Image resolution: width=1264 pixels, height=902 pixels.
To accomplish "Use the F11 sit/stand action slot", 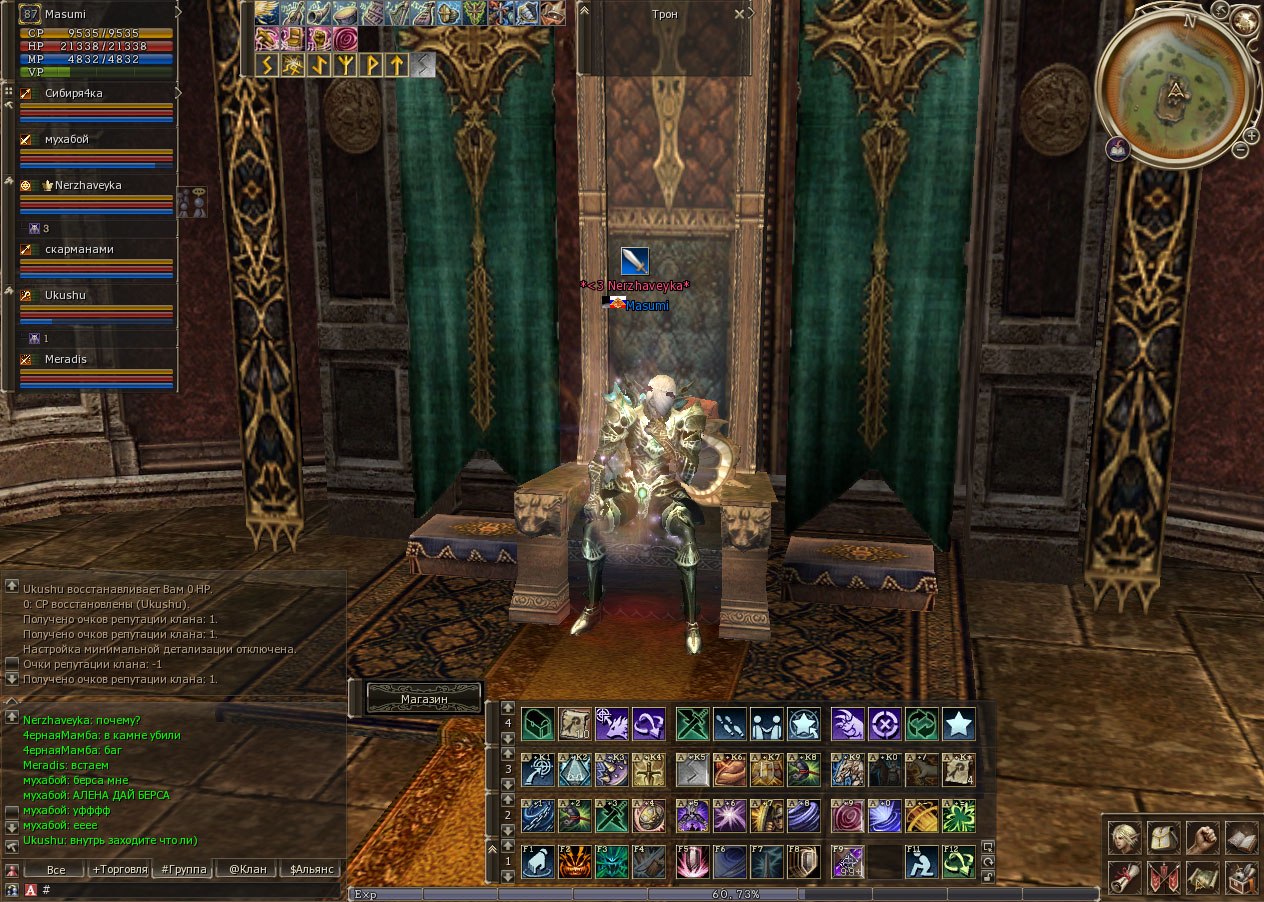I will tap(920, 862).
